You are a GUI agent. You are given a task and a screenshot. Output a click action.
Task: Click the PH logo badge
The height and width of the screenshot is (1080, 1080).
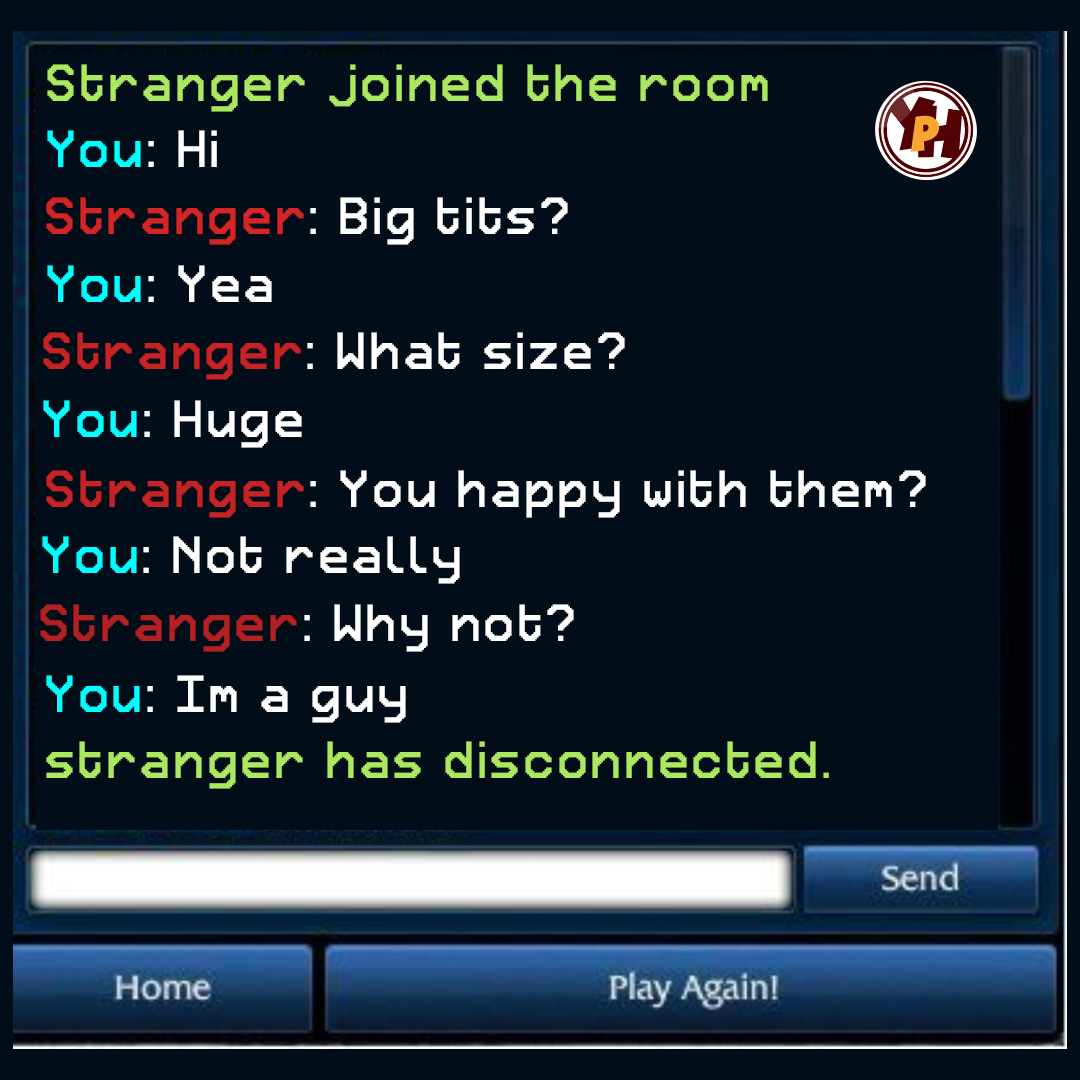tap(926, 131)
